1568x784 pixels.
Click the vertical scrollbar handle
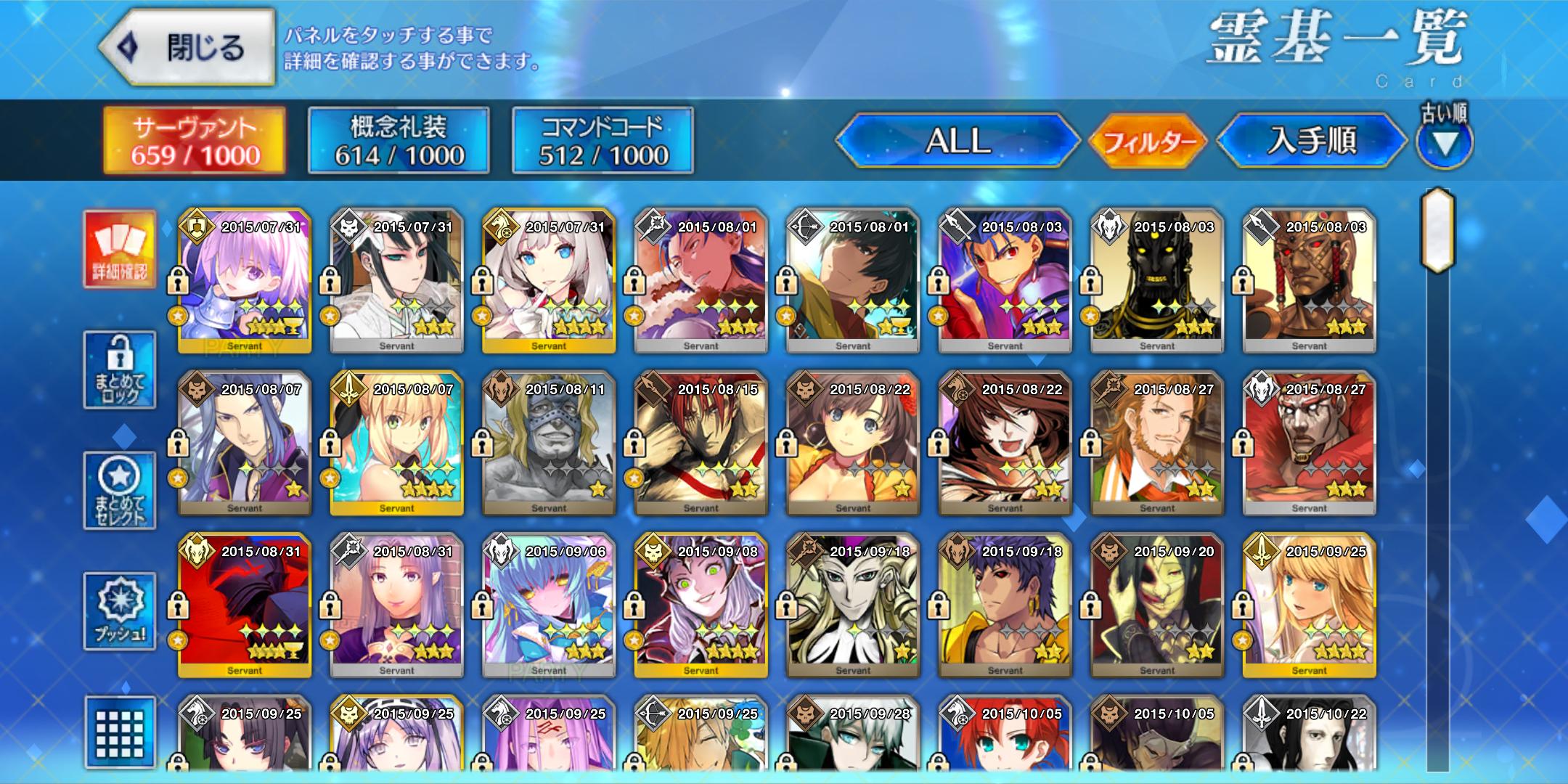pos(1437,231)
